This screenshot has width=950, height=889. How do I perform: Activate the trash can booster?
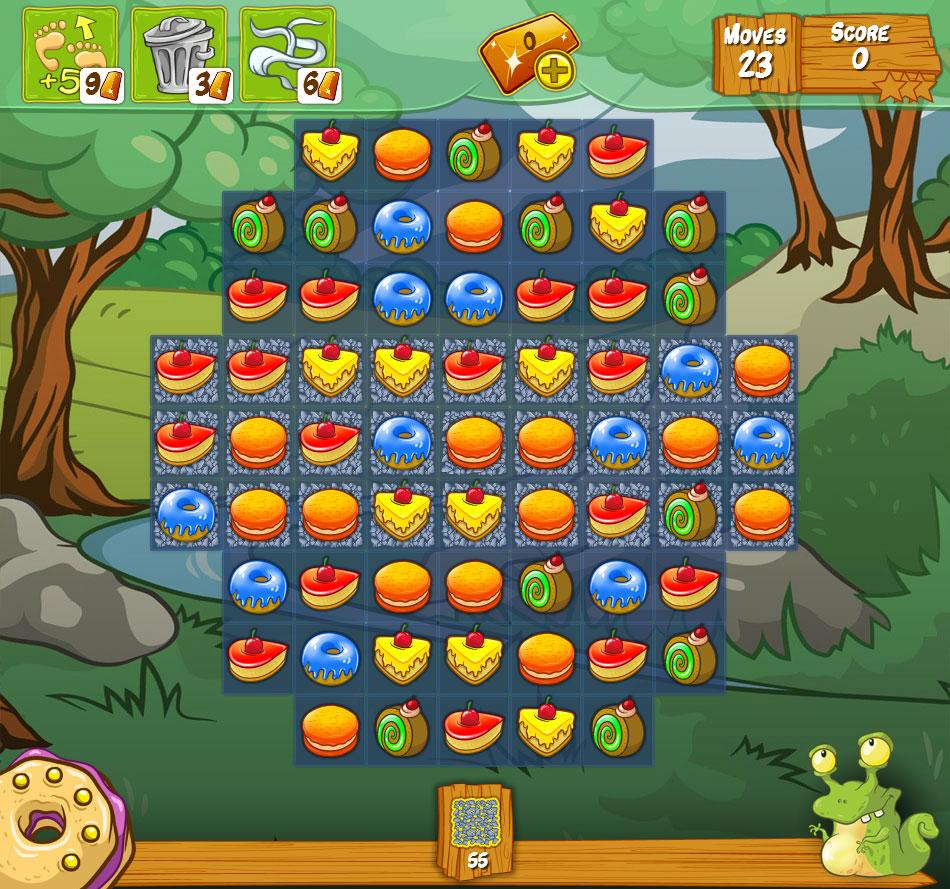[x=179, y=55]
